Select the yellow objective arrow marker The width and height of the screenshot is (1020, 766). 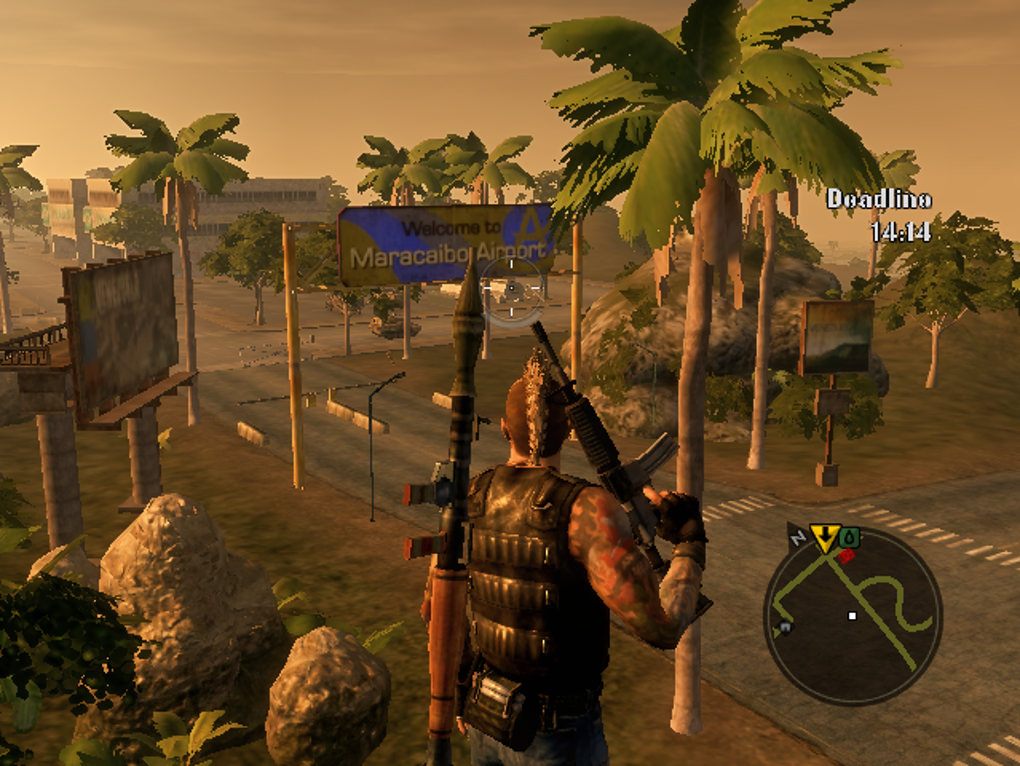coord(825,539)
